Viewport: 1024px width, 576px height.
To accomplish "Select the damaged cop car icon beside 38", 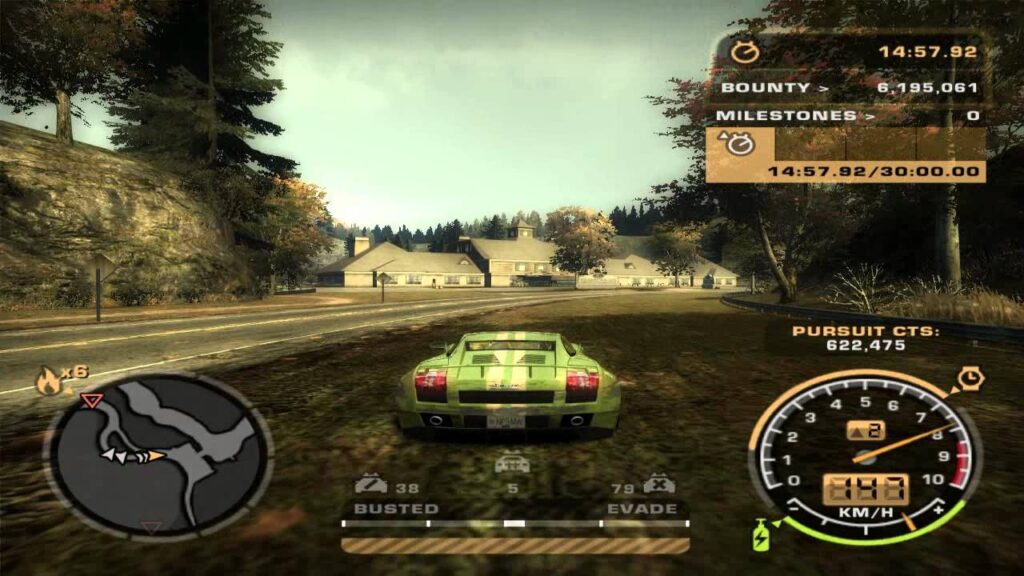I will pos(371,485).
